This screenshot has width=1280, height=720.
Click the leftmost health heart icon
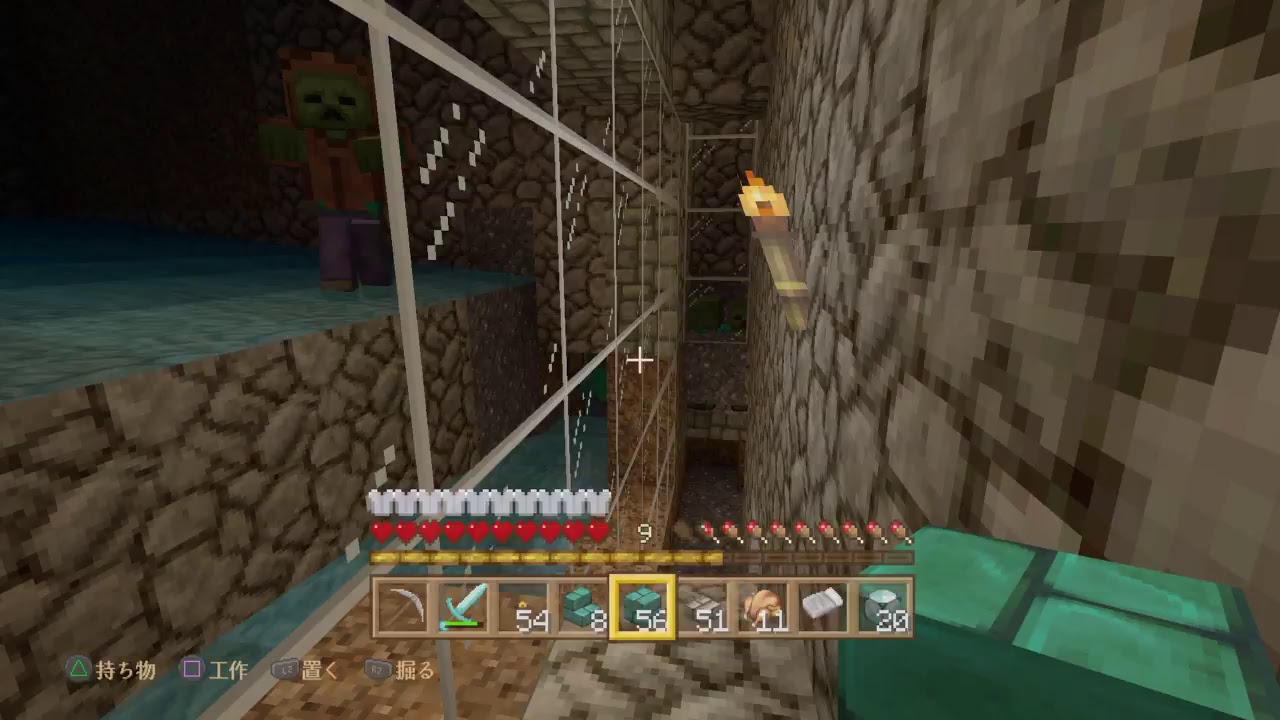click(x=382, y=531)
